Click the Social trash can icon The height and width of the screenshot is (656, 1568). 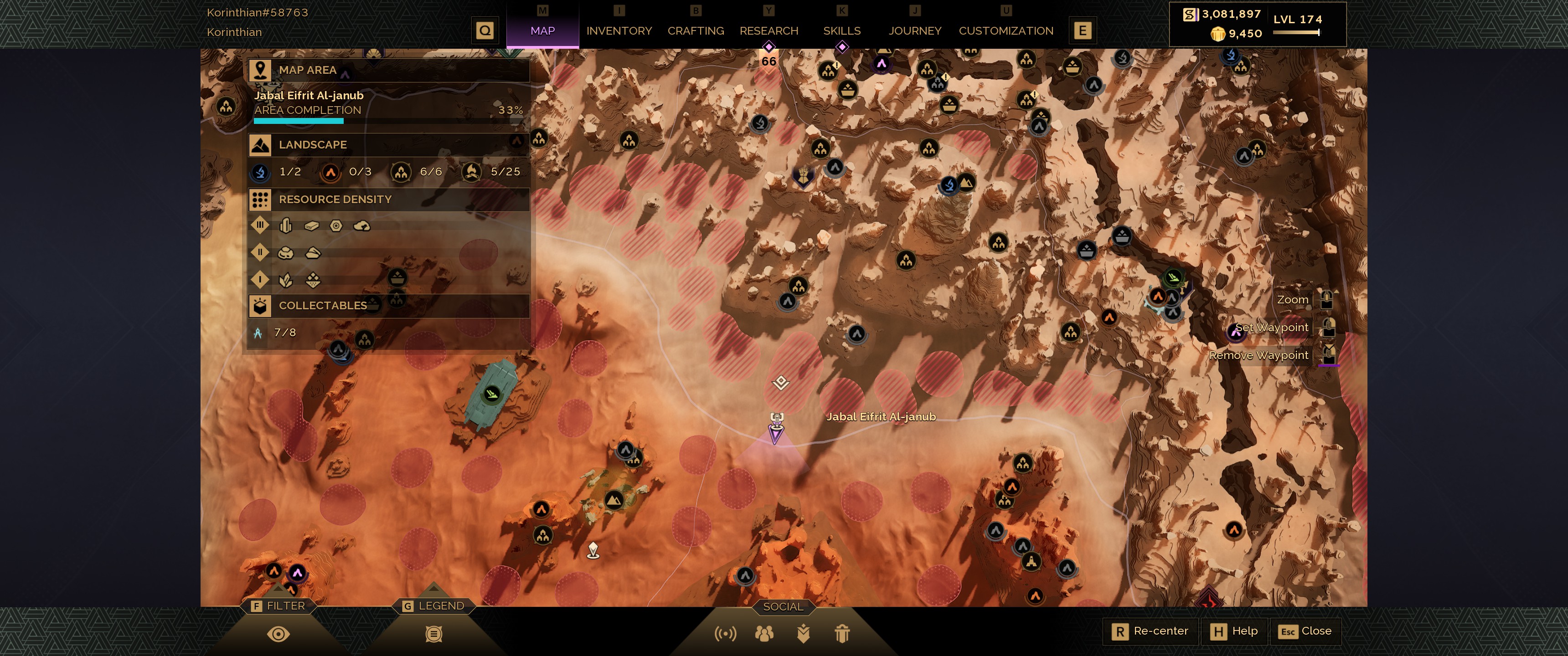(842, 634)
